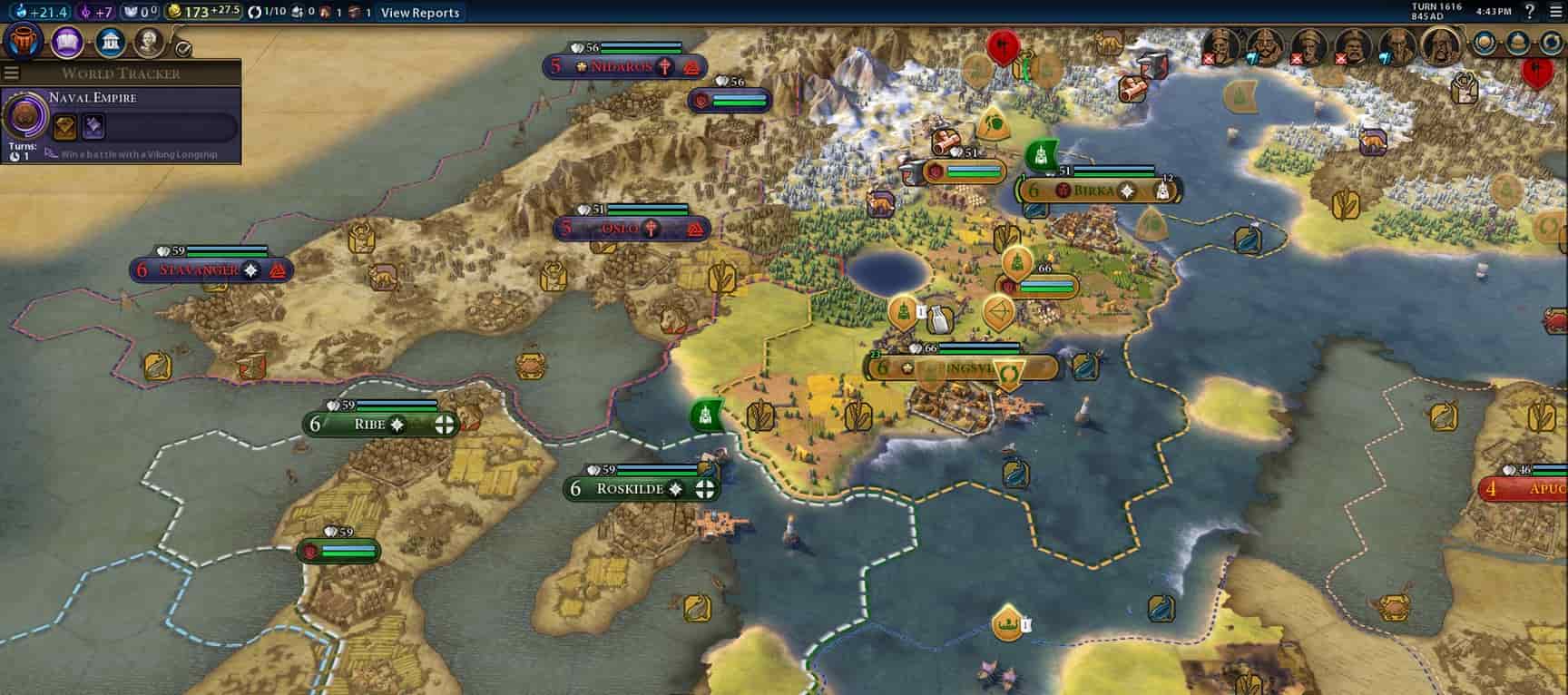The width and height of the screenshot is (1568, 695).
Task: Select the Nidaros city banner
Action: click(622, 67)
